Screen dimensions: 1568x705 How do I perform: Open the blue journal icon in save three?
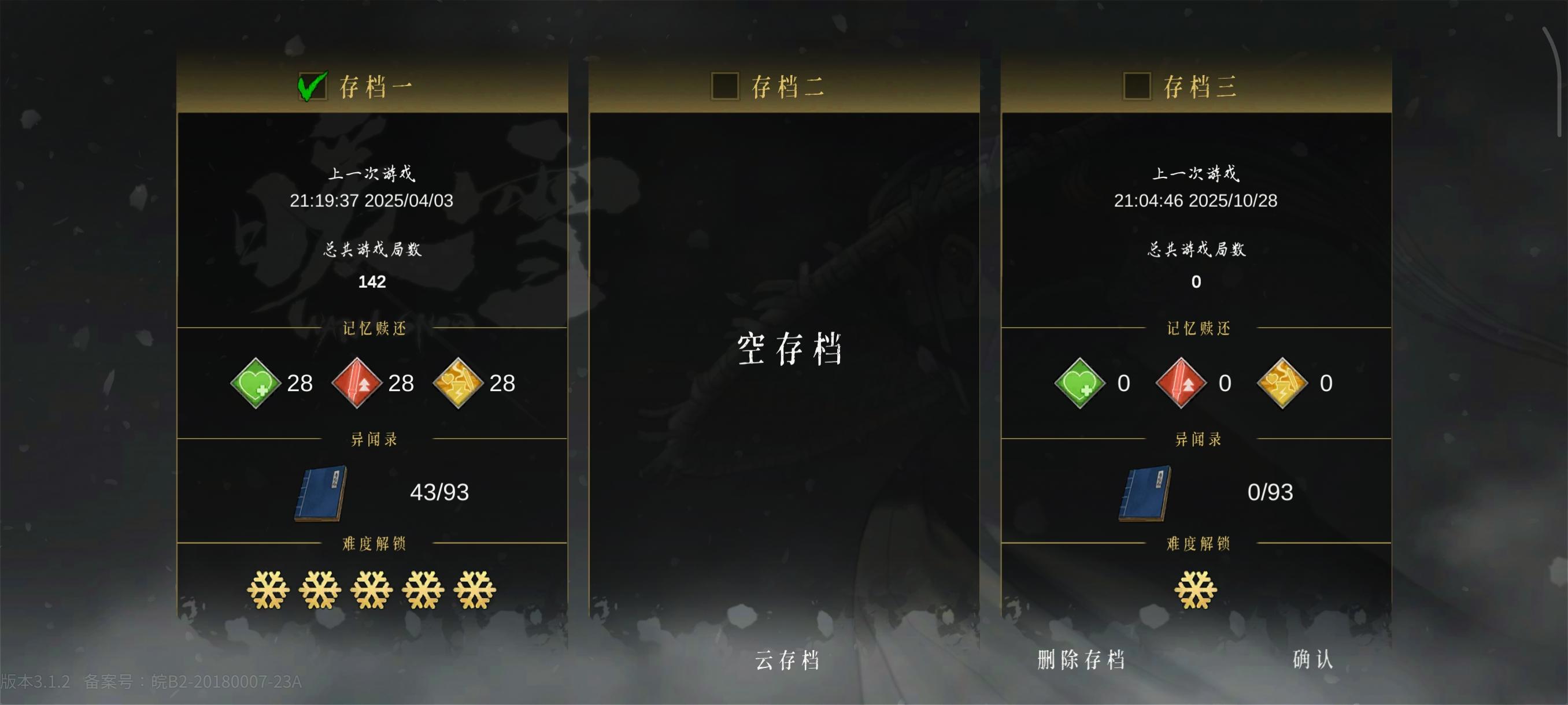click(1144, 493)
